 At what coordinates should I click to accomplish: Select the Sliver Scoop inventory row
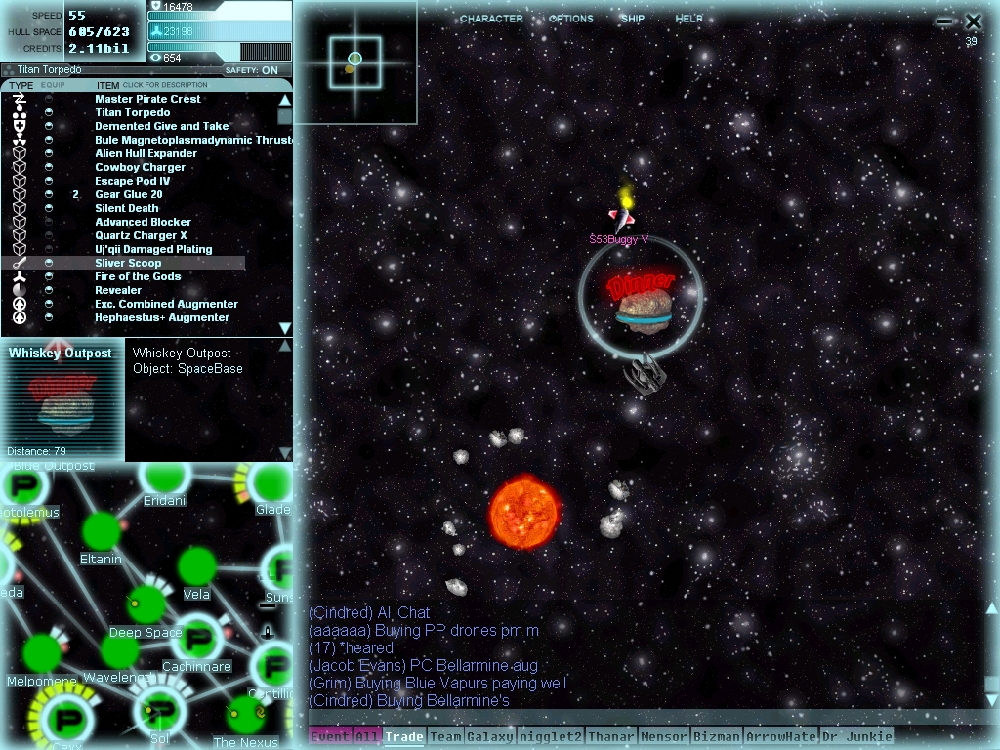128,263
